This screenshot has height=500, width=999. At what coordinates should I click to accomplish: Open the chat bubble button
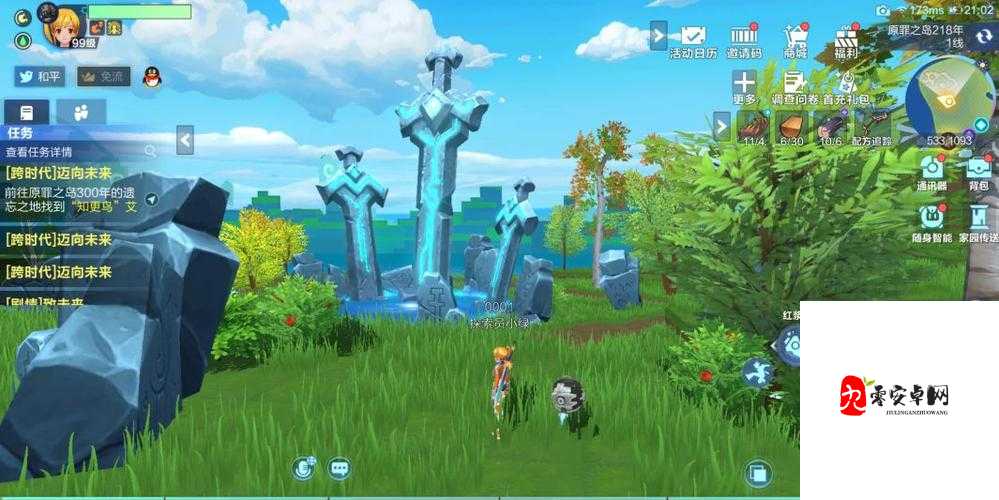[339, 468]
